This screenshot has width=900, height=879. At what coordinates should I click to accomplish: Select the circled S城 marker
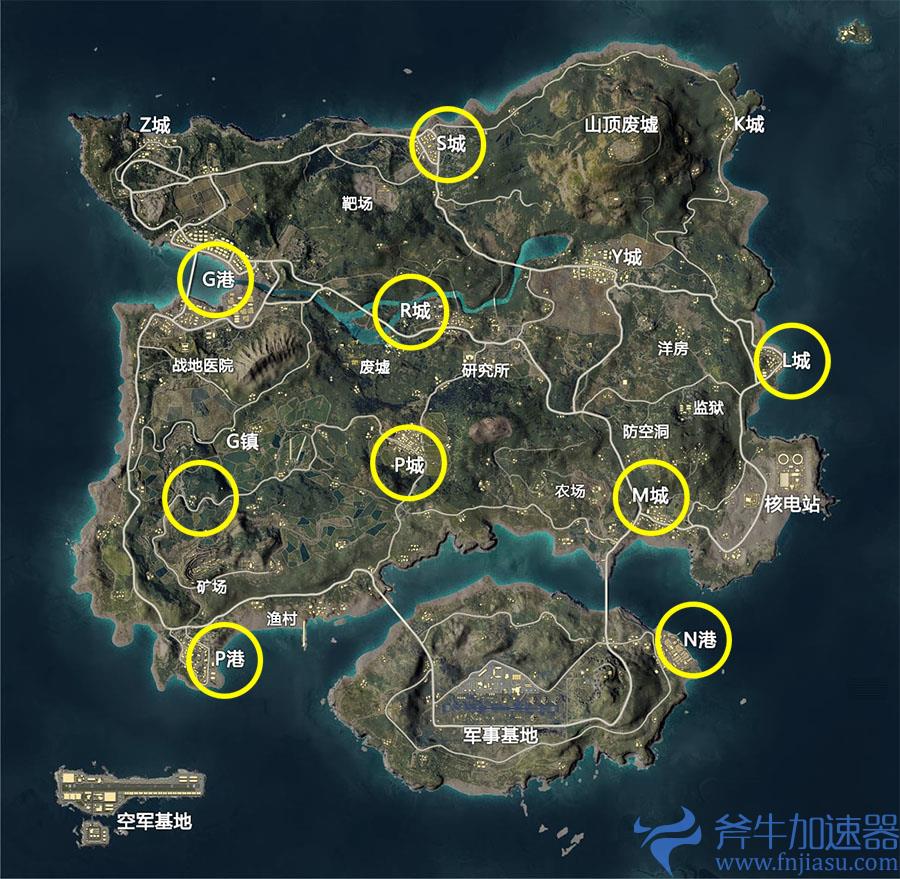(447, 144)
